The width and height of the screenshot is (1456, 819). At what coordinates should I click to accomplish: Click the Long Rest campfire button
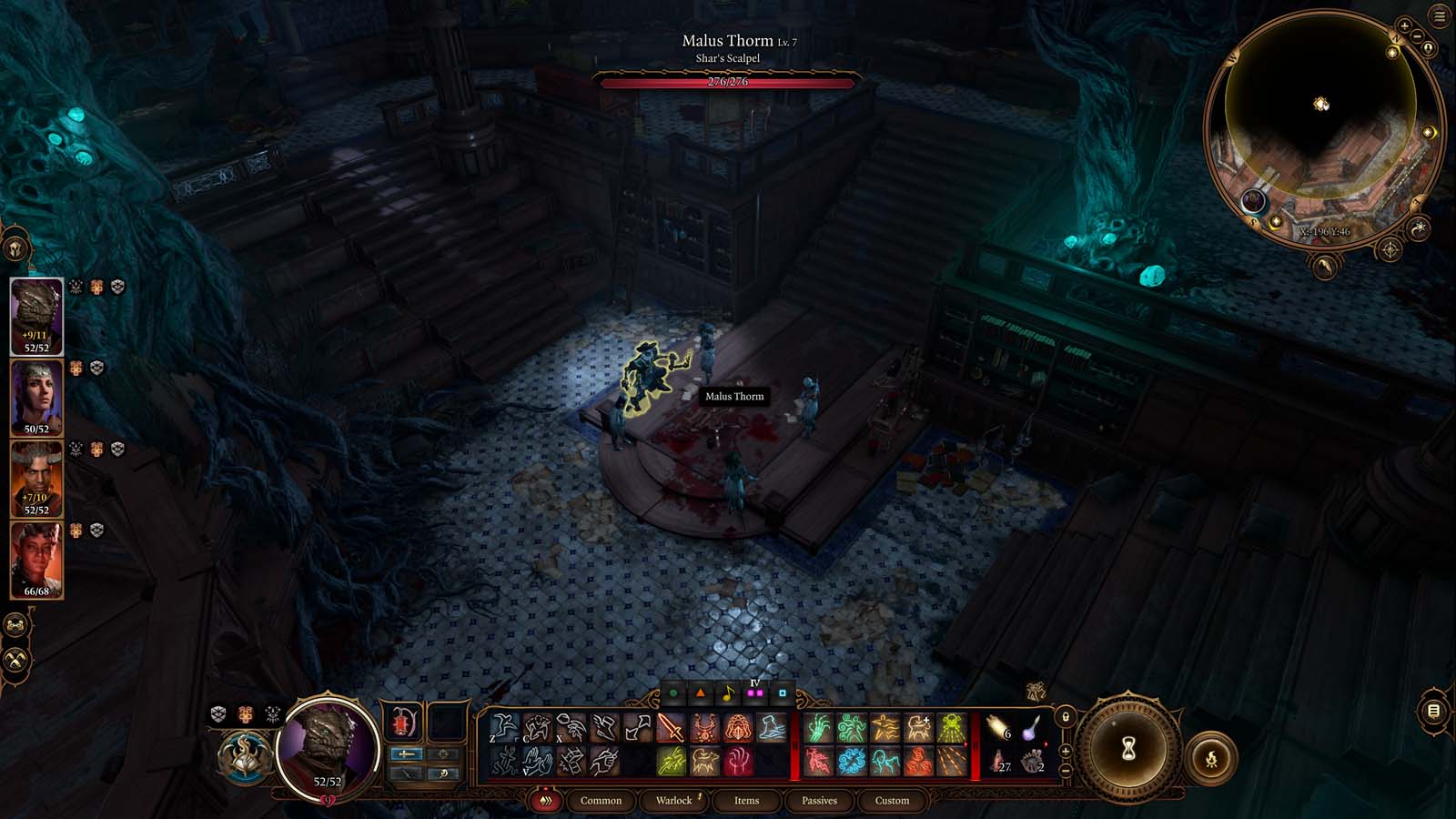click(x=1212, y=758)
